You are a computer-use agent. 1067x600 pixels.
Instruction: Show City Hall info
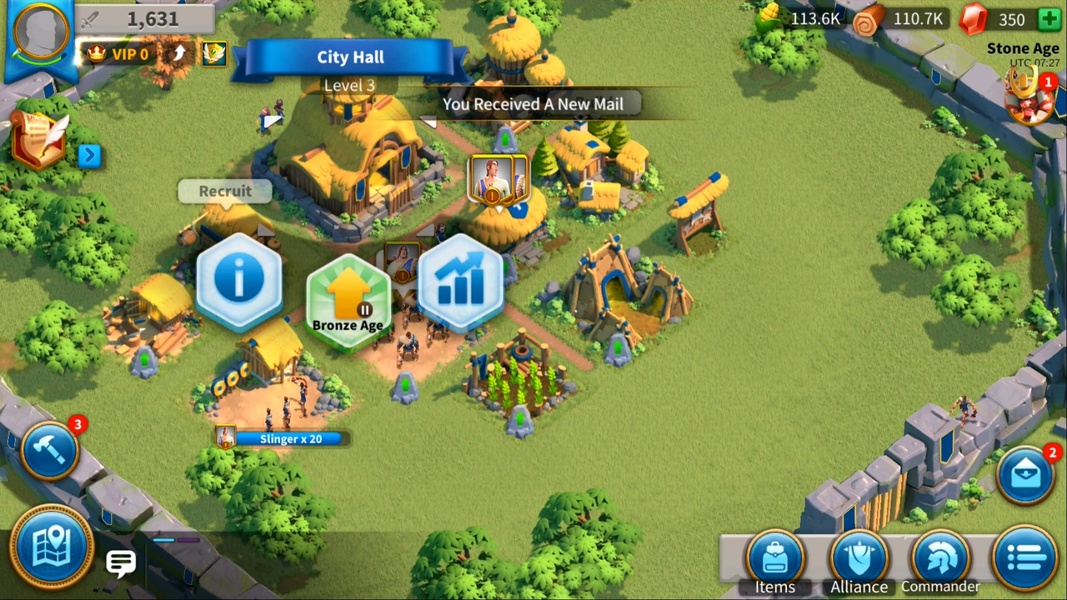(239, 281)
